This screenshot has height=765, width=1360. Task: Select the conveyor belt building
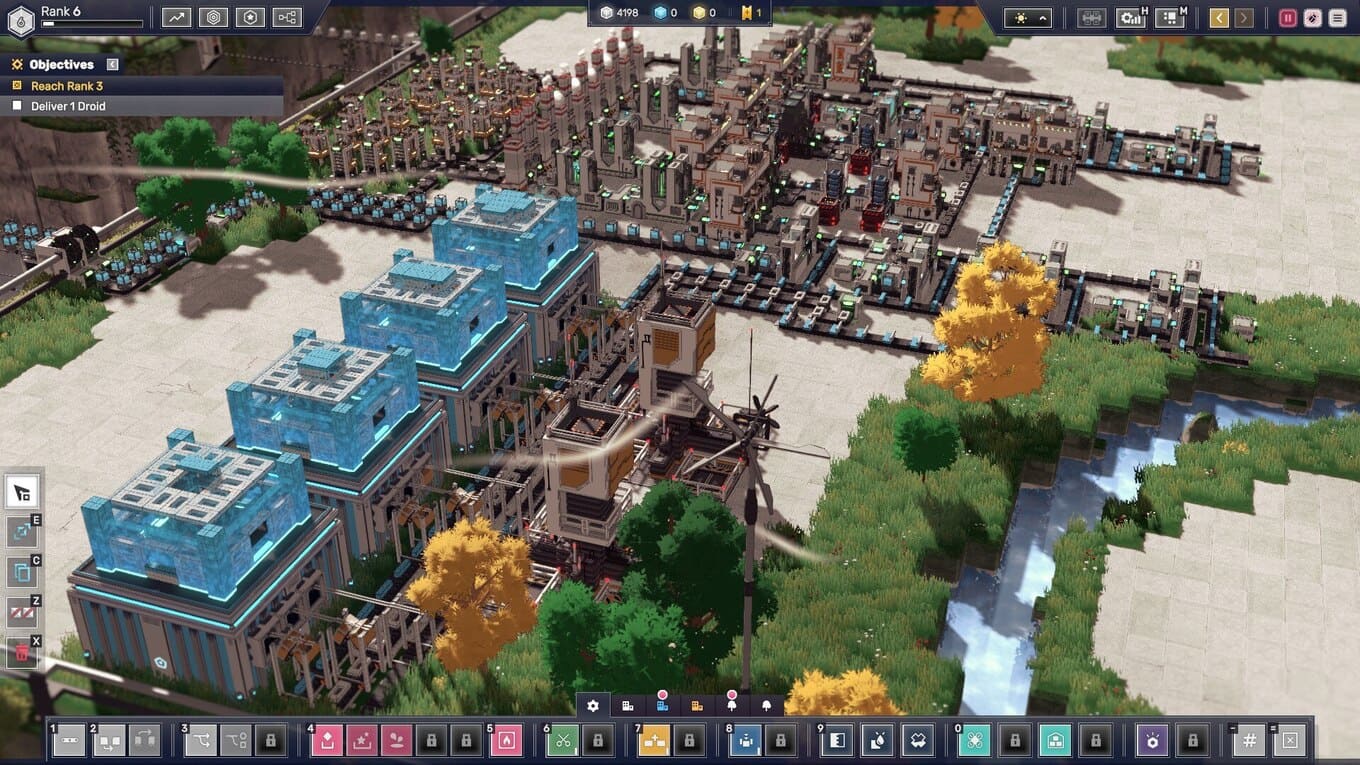point(68,740)
